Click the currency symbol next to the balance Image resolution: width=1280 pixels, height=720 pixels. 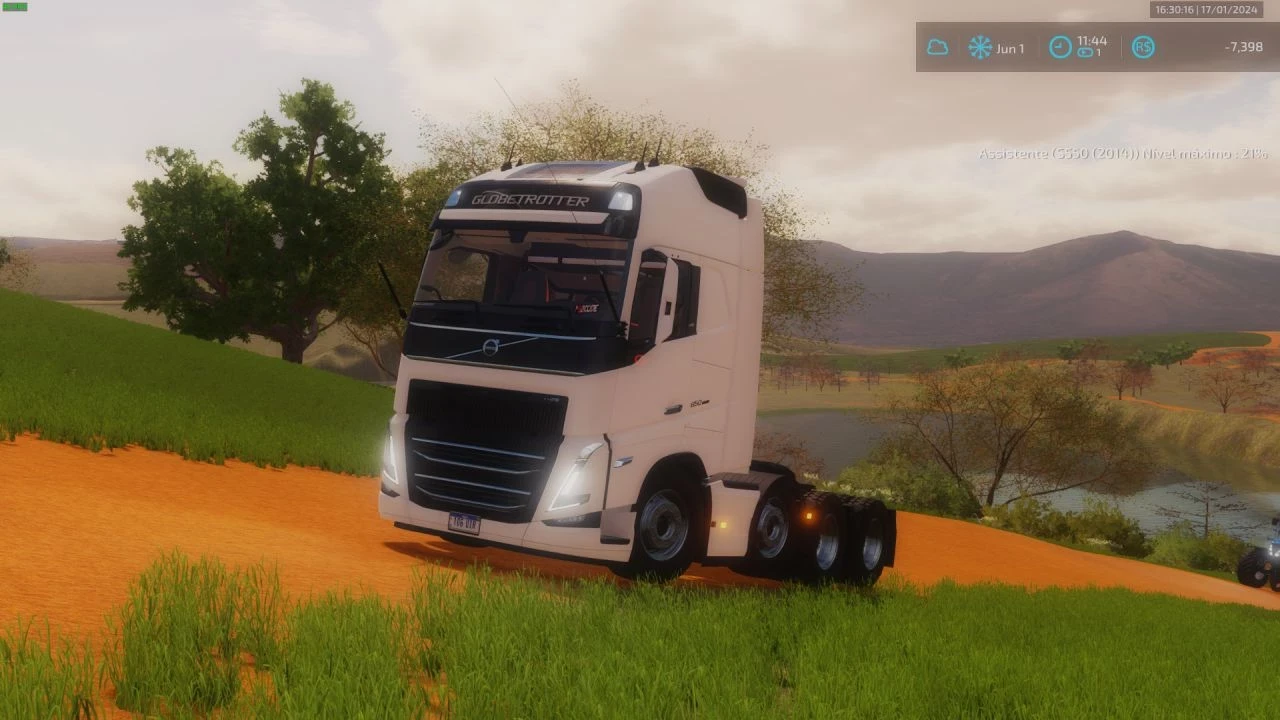[x=1143, y=45]
